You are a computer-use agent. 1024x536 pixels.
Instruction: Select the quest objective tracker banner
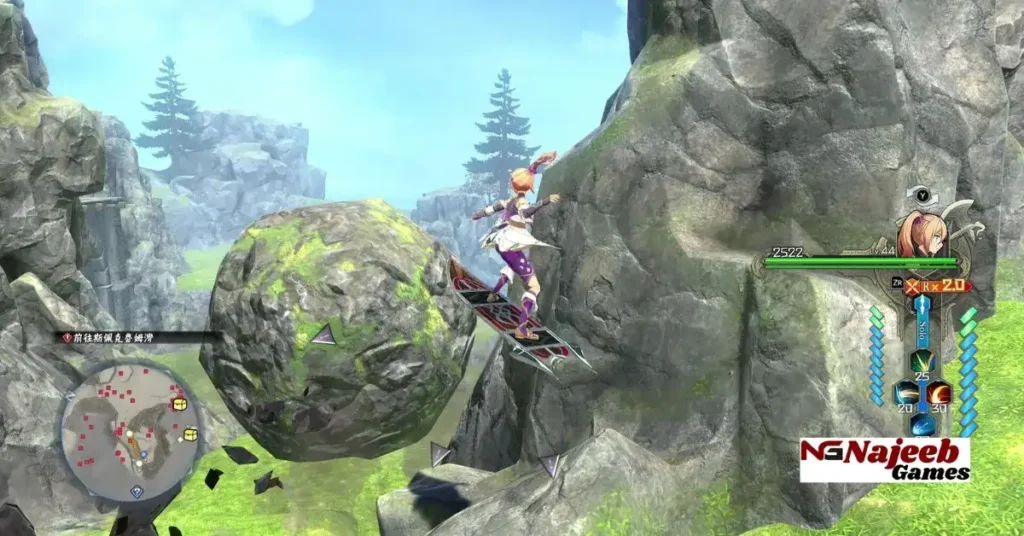point(137,338)
